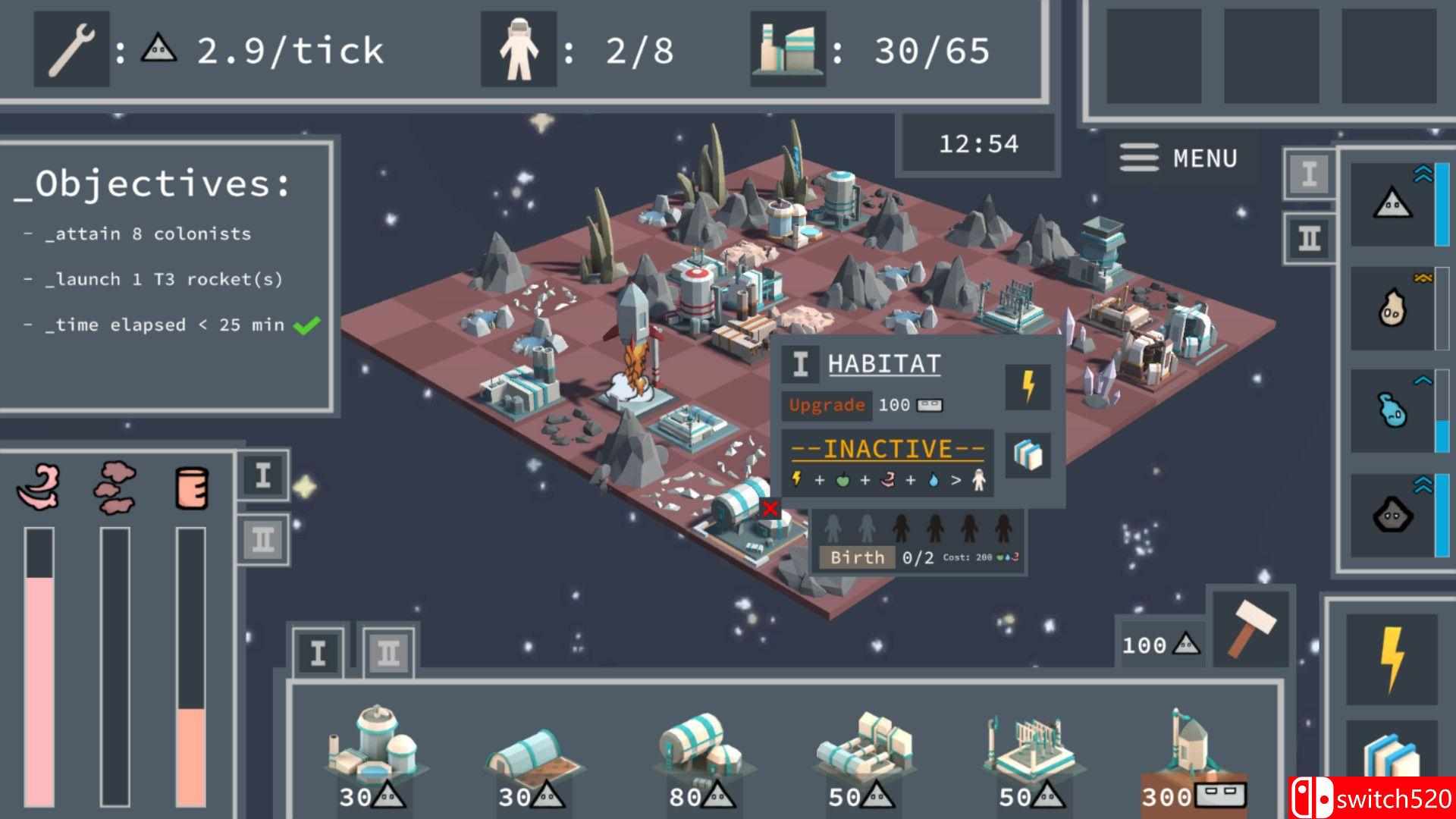Select tier II tab beside the storage bars
Screen dimensions: 1456x819
262,540
